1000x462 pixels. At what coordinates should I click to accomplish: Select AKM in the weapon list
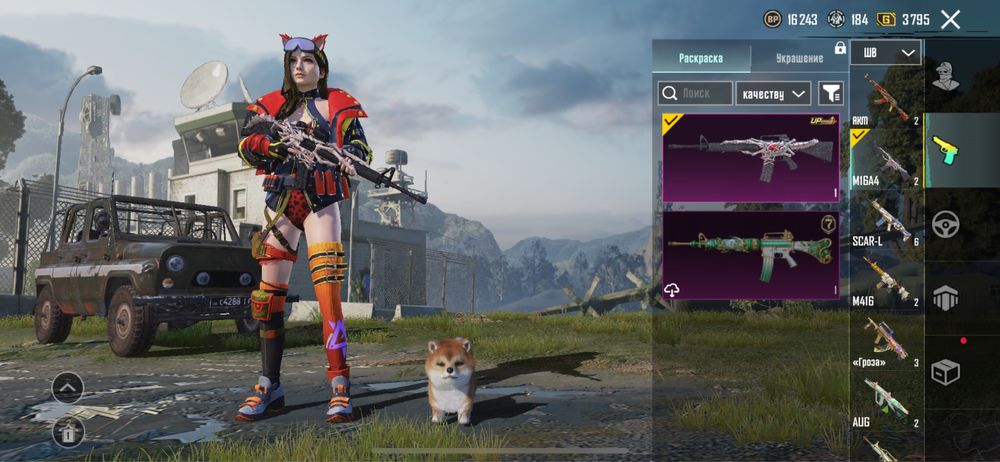(886, 98)
